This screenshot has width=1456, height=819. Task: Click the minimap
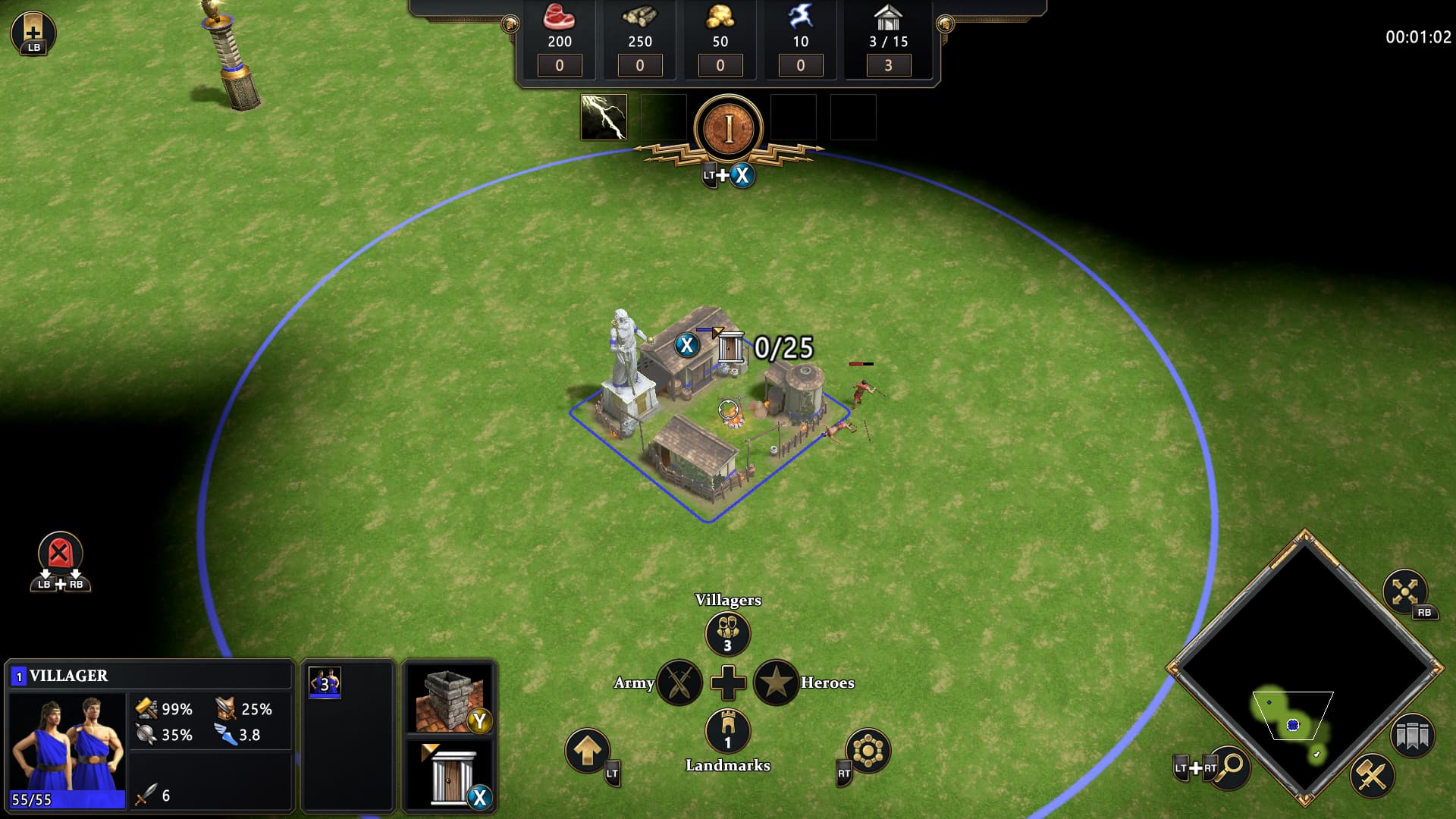[1303, 667]
